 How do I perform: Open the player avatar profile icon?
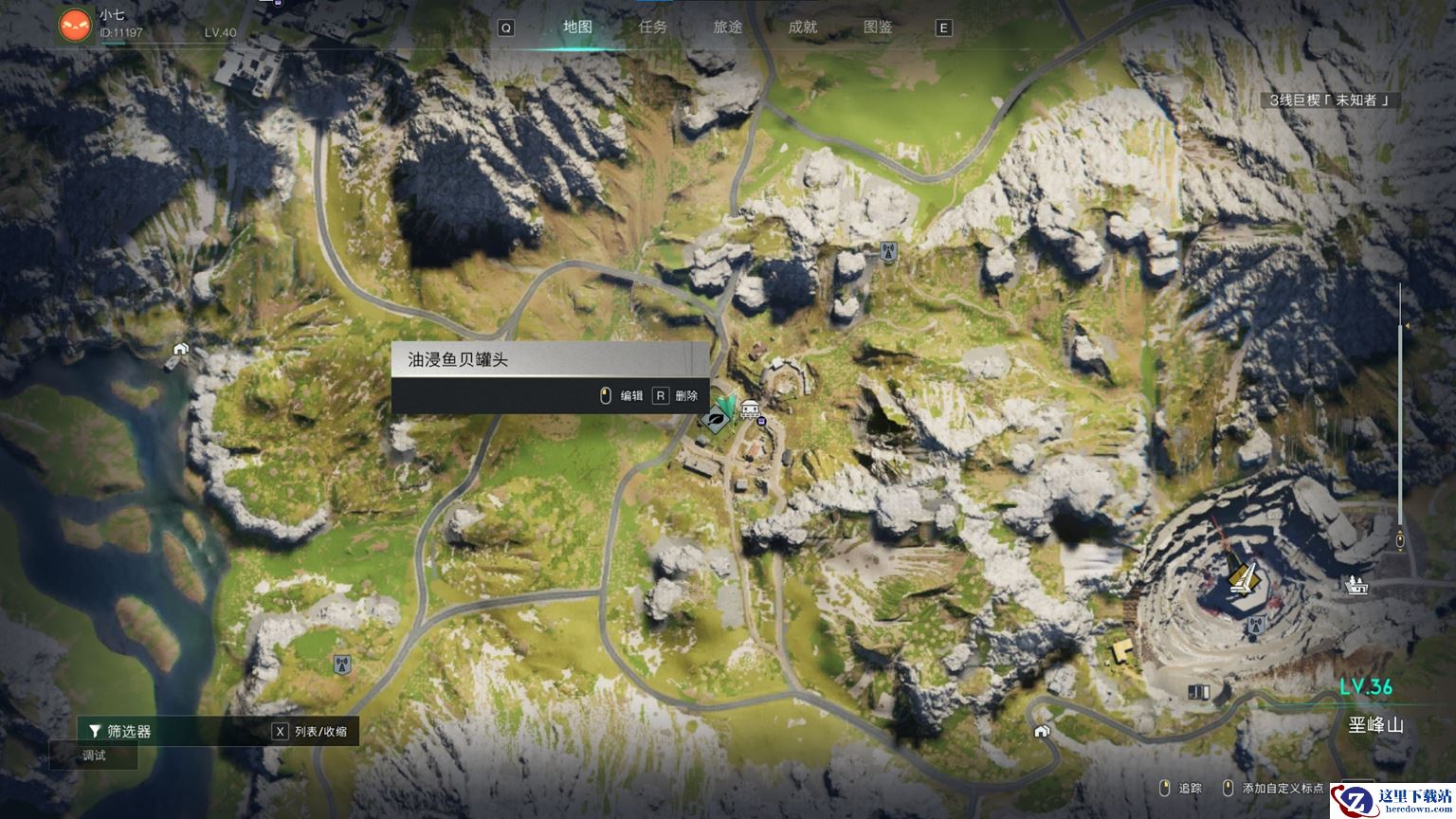click(75, 25)
